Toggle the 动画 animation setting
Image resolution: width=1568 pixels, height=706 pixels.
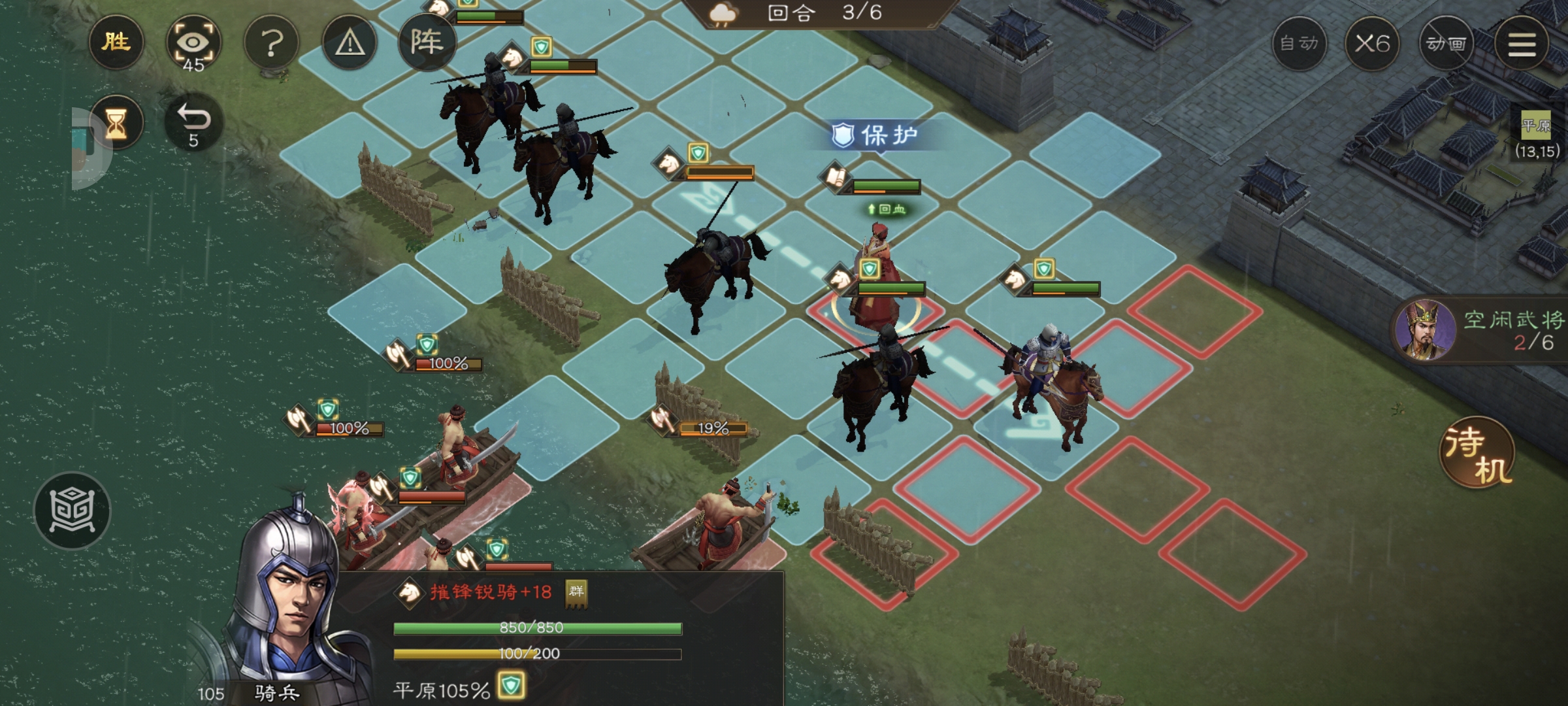1446,44
